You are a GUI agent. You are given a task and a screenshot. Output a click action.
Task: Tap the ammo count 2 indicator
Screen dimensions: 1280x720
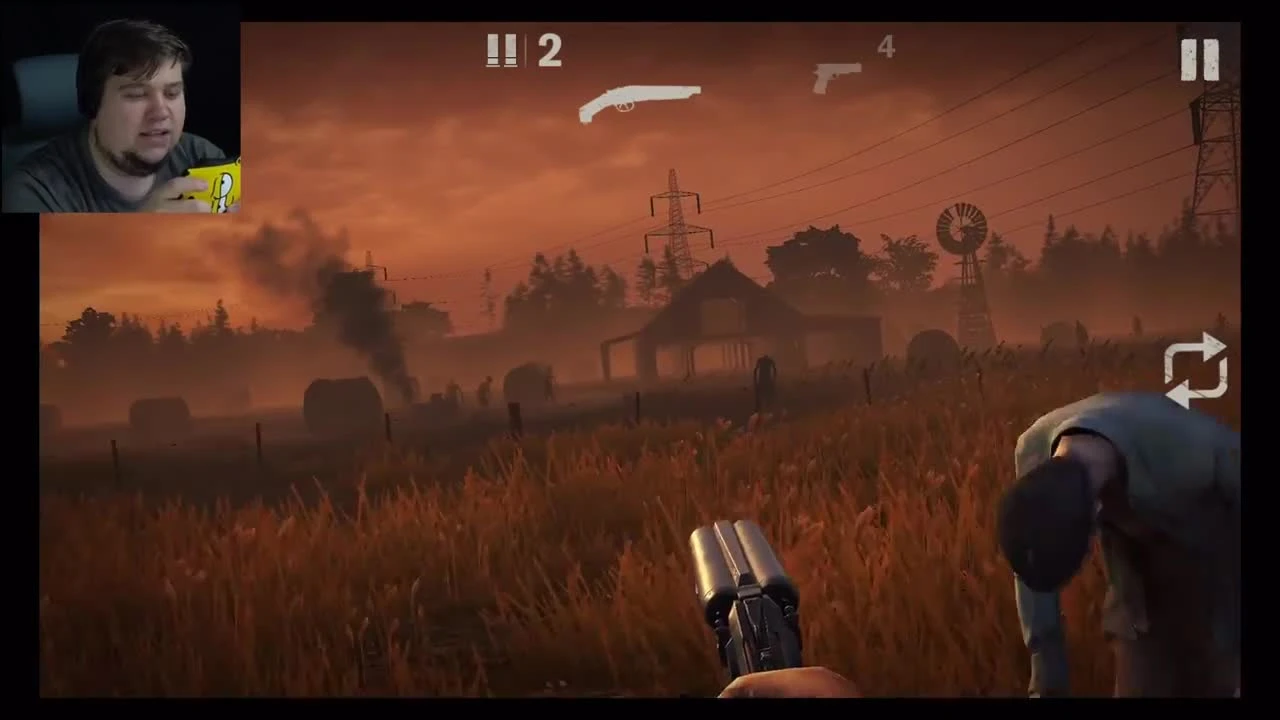(x=549, y=51)
